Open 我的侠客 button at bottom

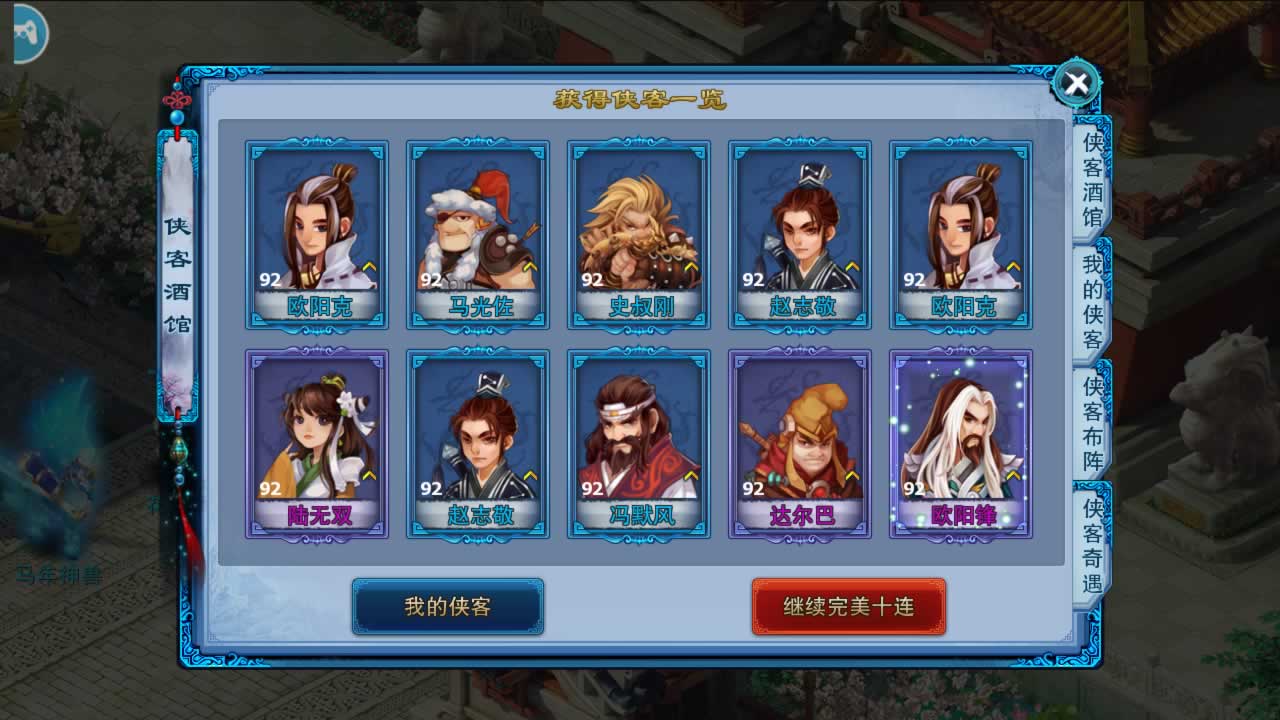pyautogui.click(x=447, y=606)
